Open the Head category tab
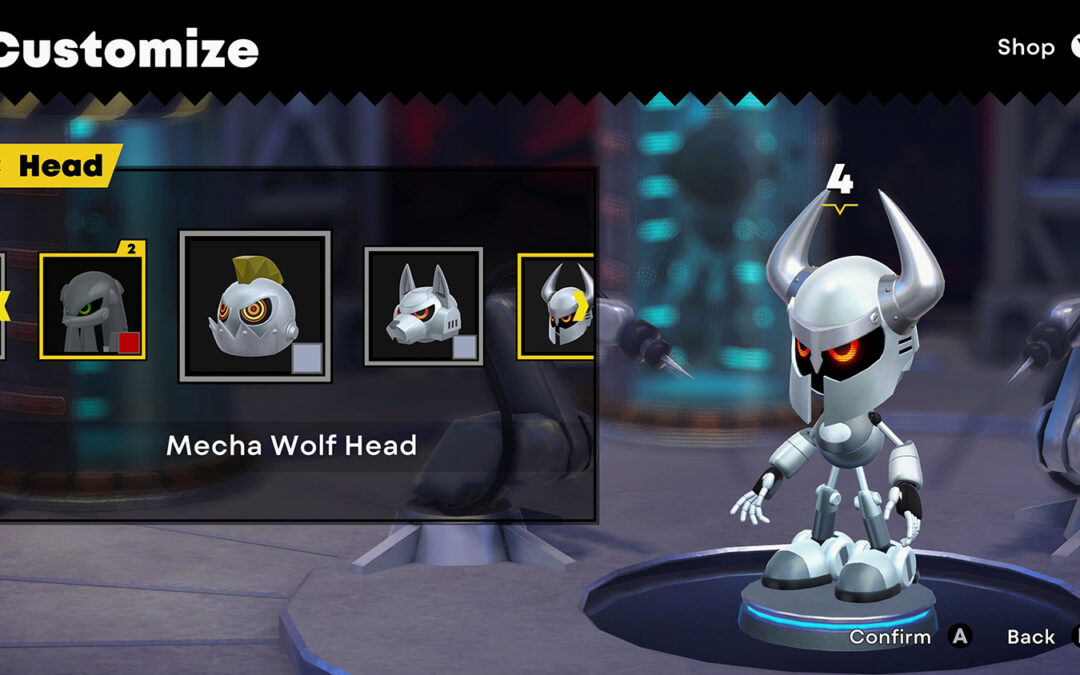The image size is (1080, 675). (x=60, y=166)
